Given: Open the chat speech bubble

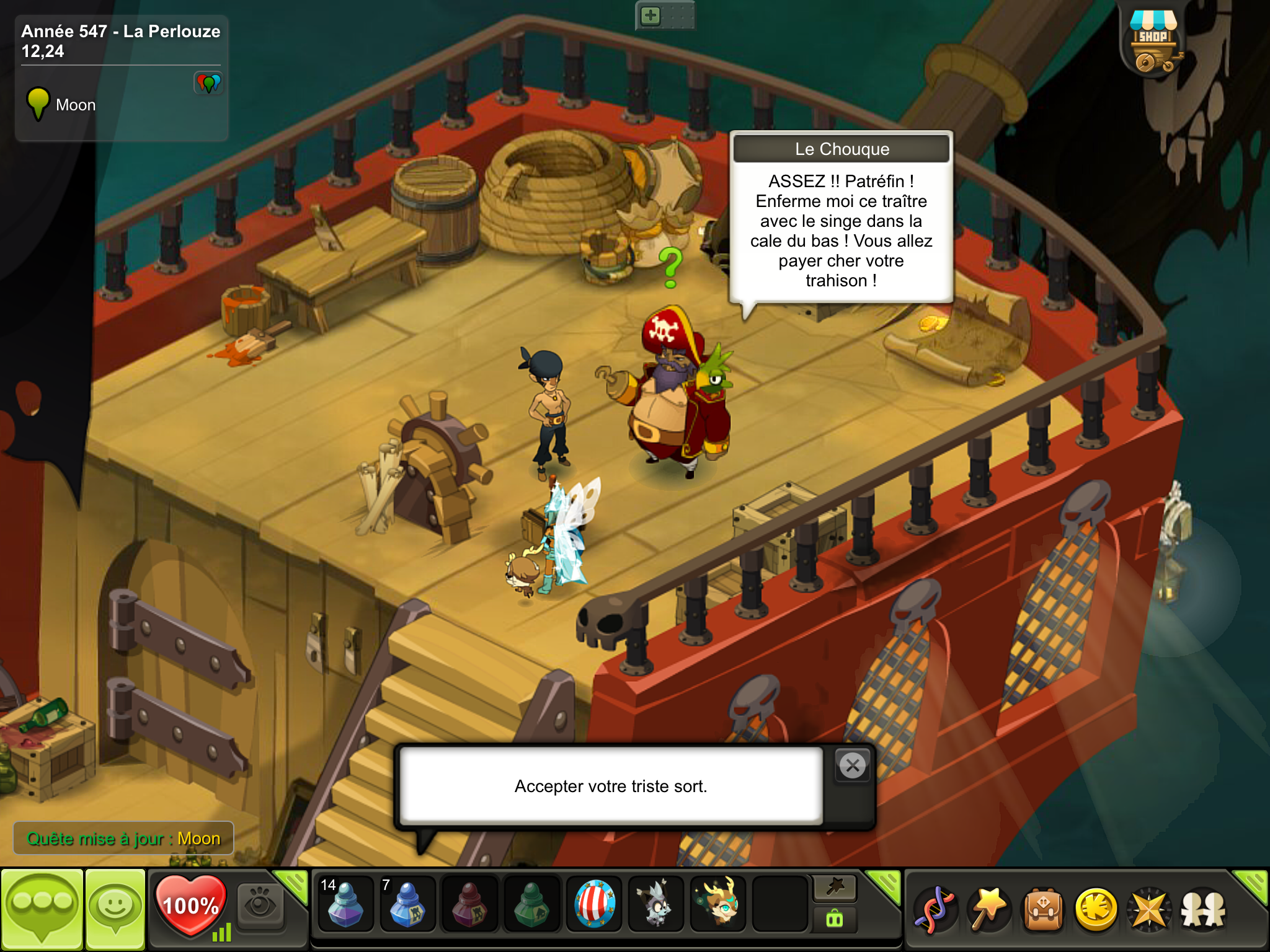Looking at the screenshot, I should (x=42, y=909).
